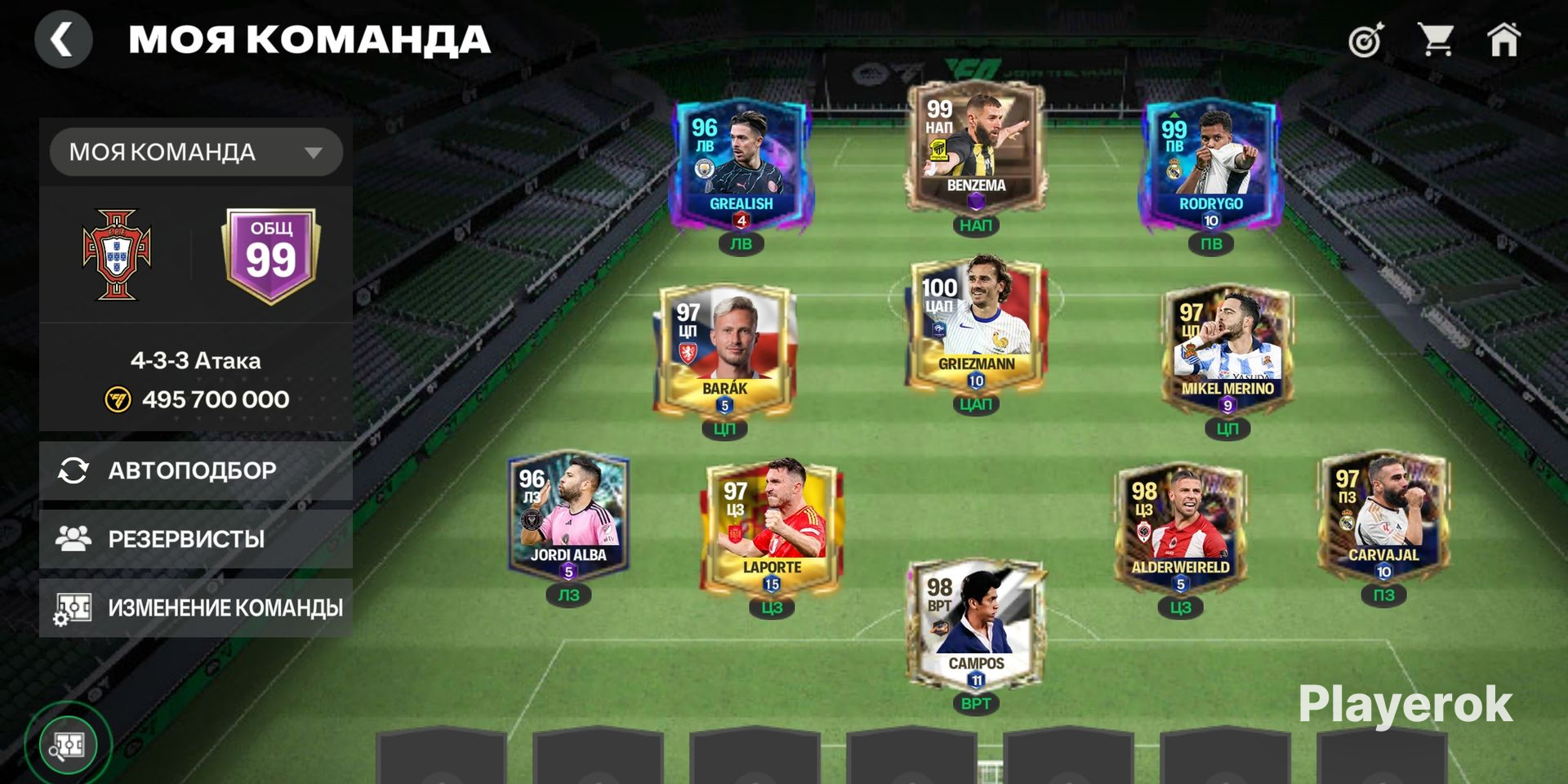Select the Alderweireld defender card
This screenshot has height=784, width=1568.
[x=1180, y=525]
